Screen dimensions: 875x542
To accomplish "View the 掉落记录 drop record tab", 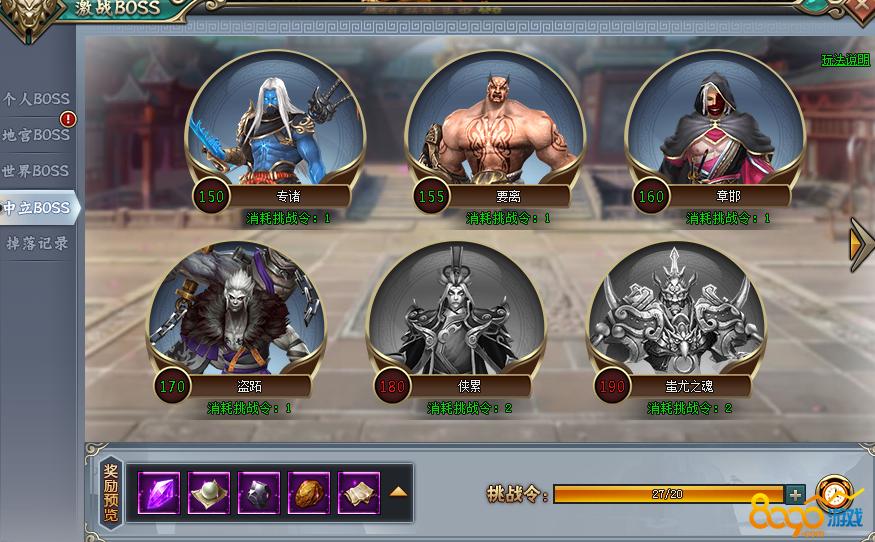I will pyautogui.click(x=37, y=243).
